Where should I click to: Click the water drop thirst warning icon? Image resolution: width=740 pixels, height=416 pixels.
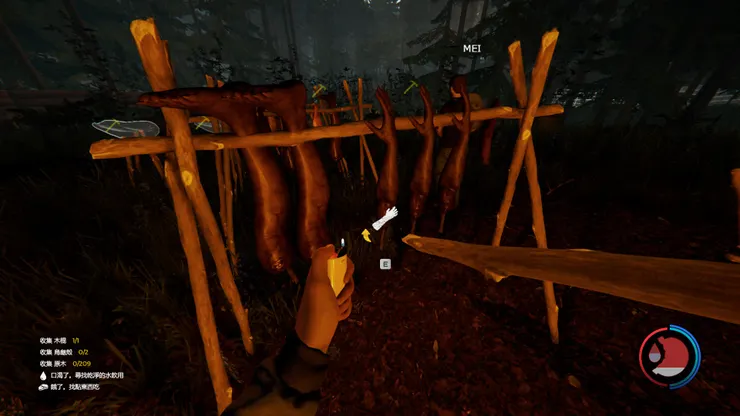[x=42, y=374]
